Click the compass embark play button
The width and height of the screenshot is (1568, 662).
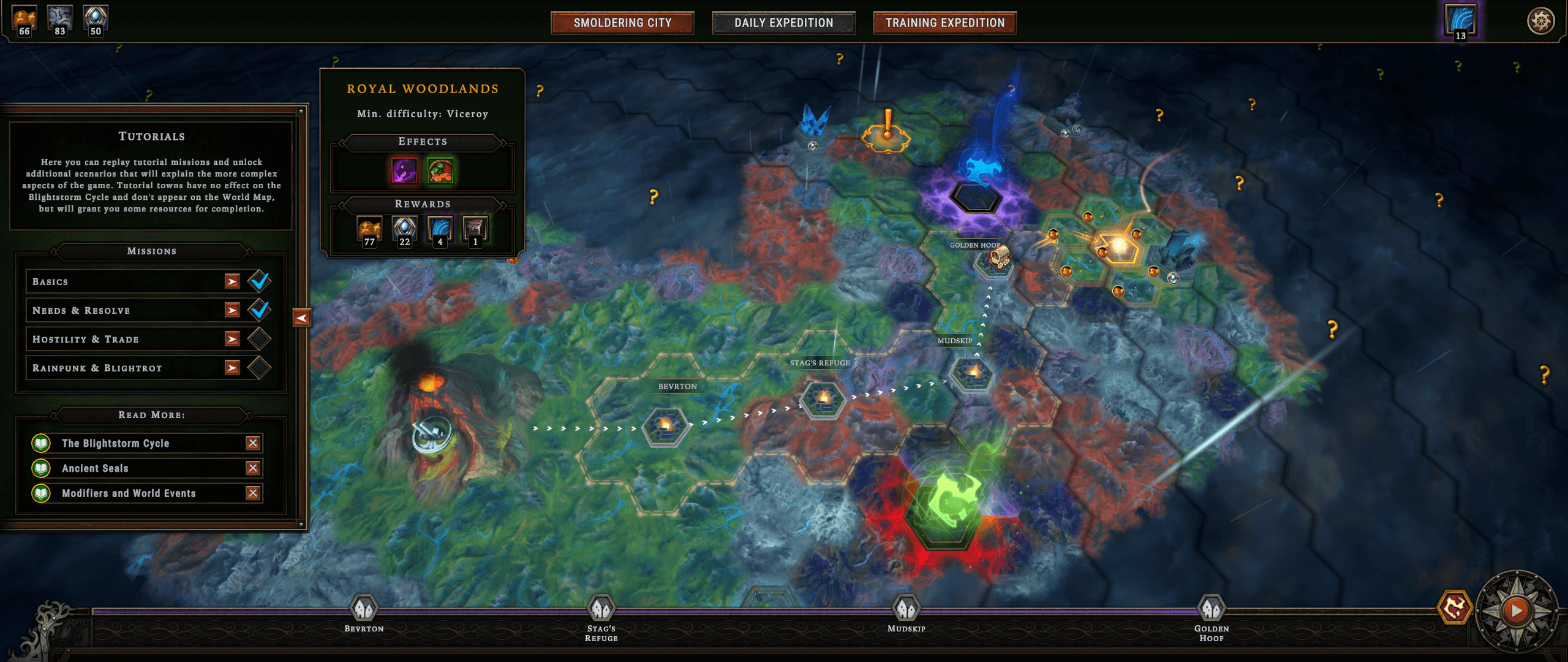point(1517,611)
